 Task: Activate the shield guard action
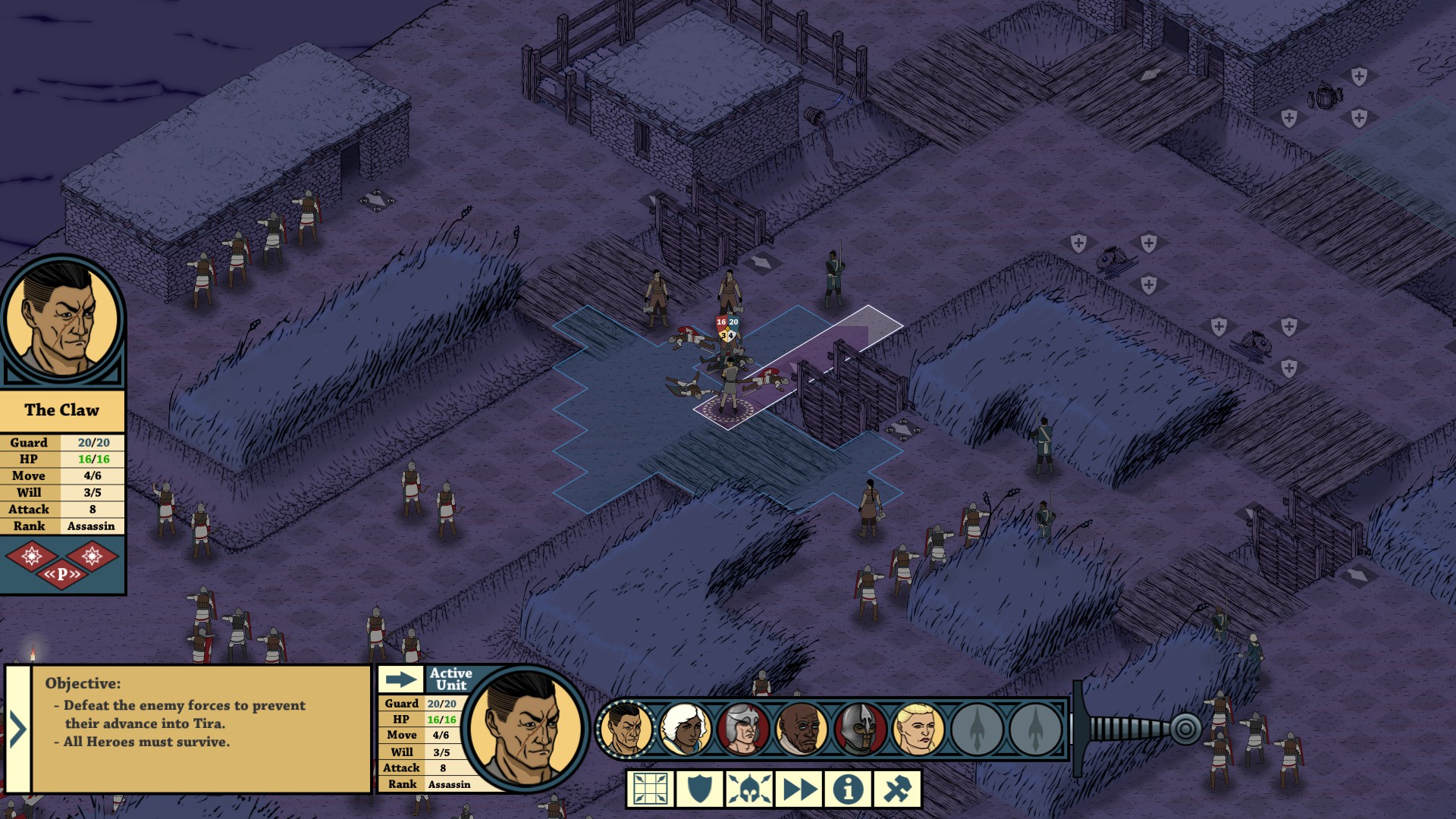click(x=699, y=789)
